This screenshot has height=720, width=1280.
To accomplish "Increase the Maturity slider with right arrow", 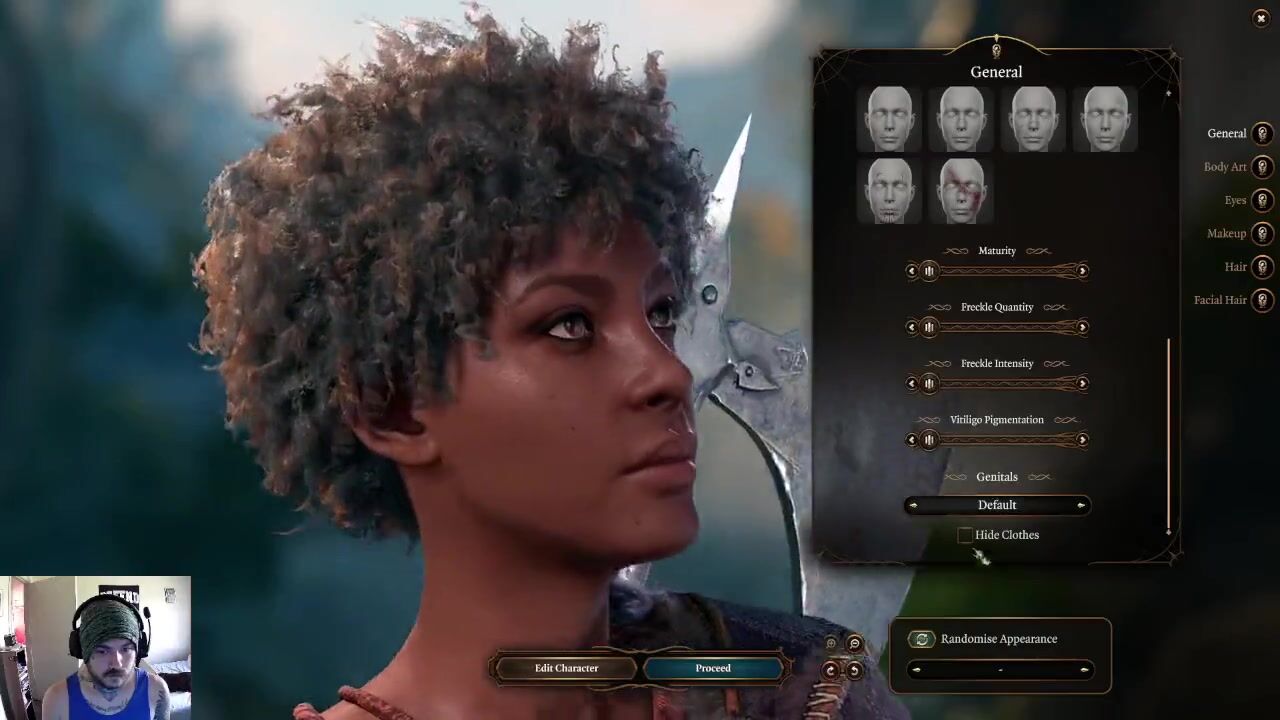I will click(x=1082, y=271).
